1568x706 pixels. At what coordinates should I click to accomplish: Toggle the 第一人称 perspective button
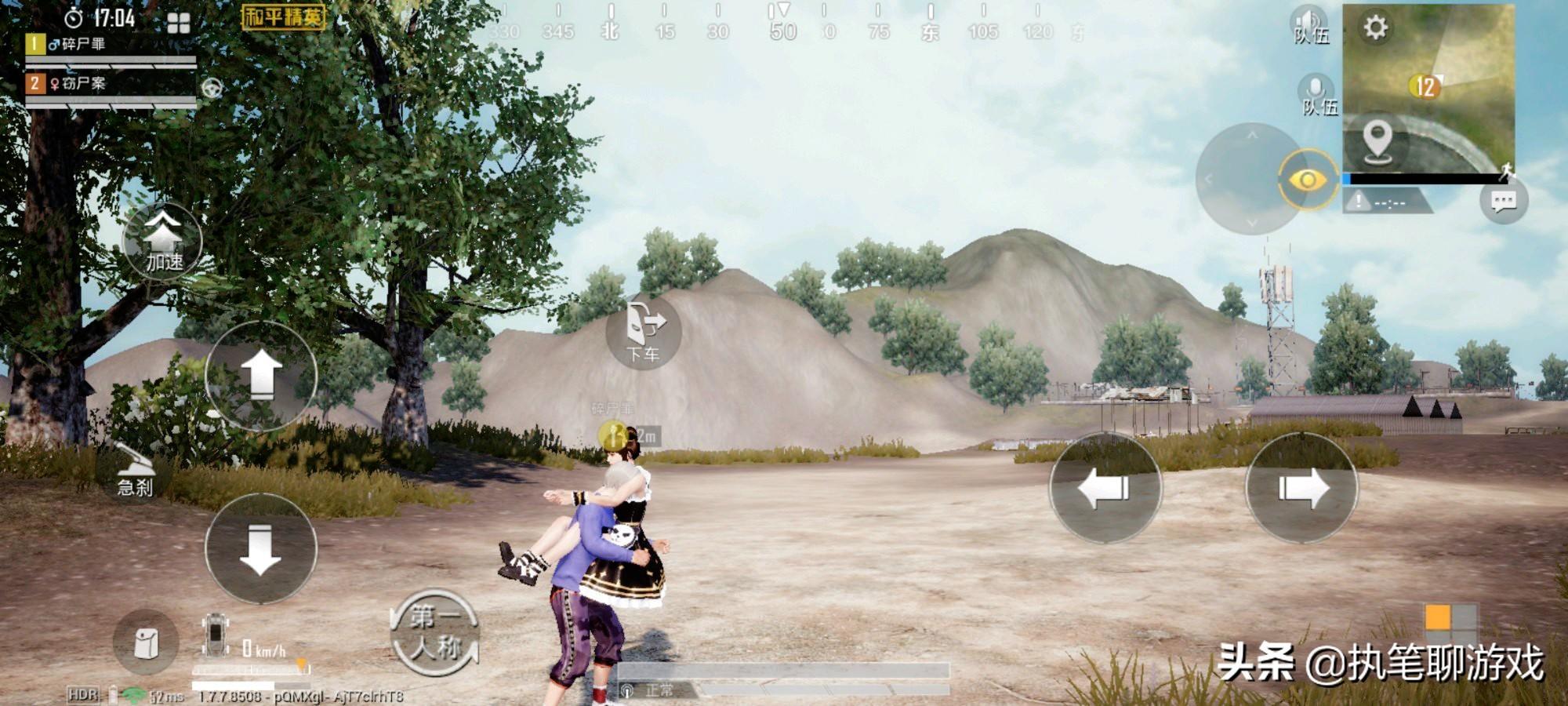click(435, 632)
